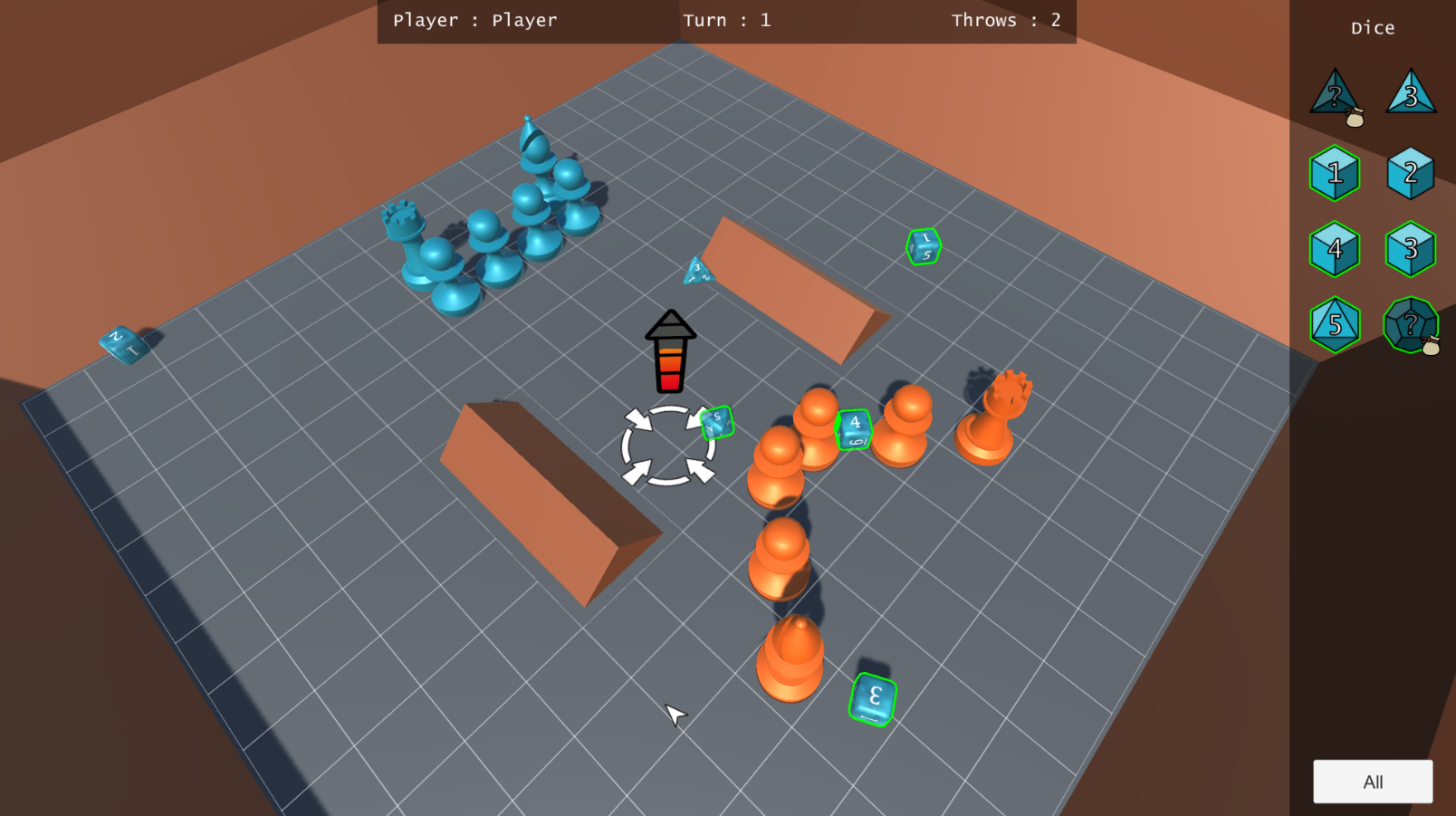
Task: Click the All button
Action: pos(1373,782)
